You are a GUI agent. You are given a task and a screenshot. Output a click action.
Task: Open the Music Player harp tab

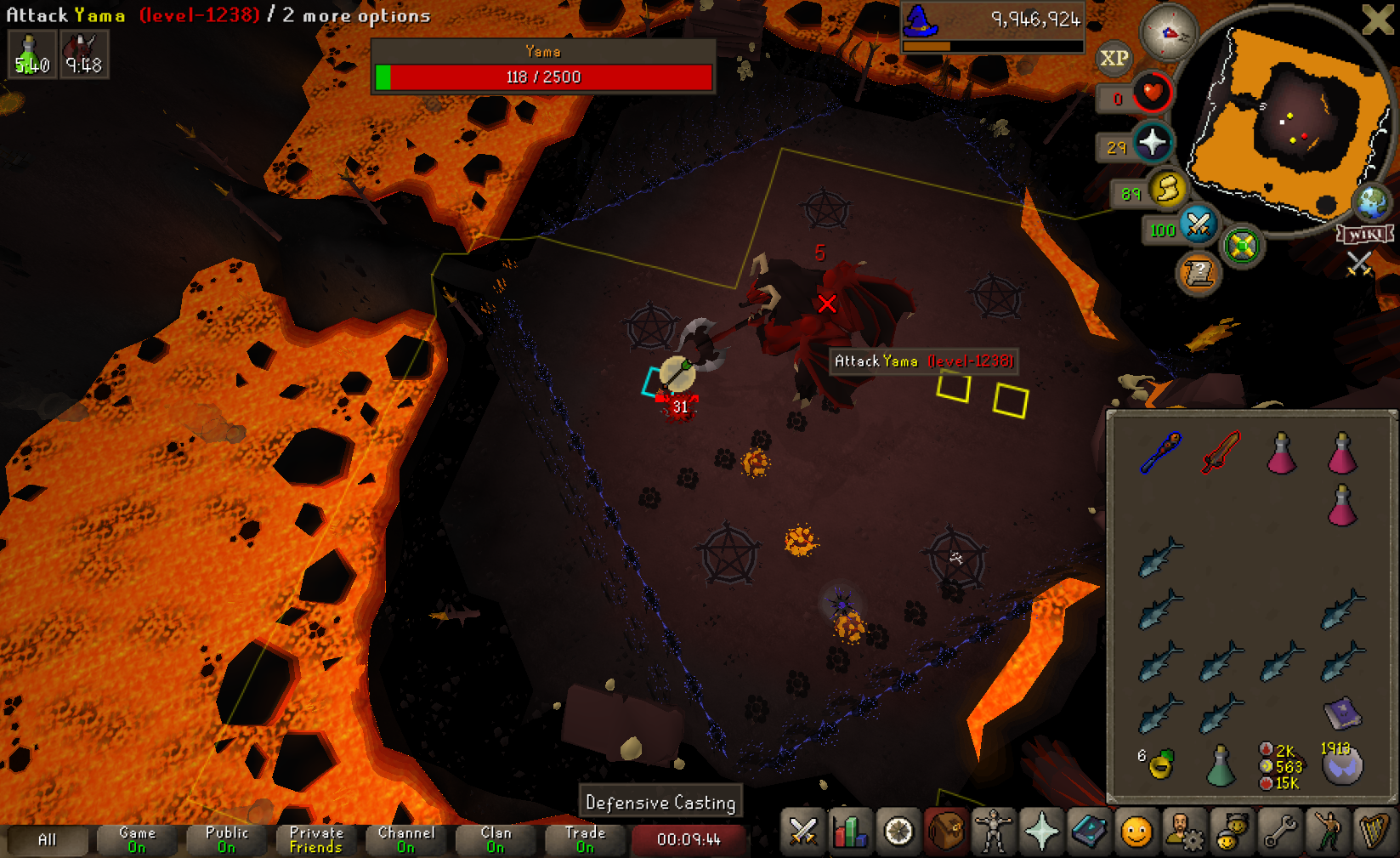[x=1374, y=832]
